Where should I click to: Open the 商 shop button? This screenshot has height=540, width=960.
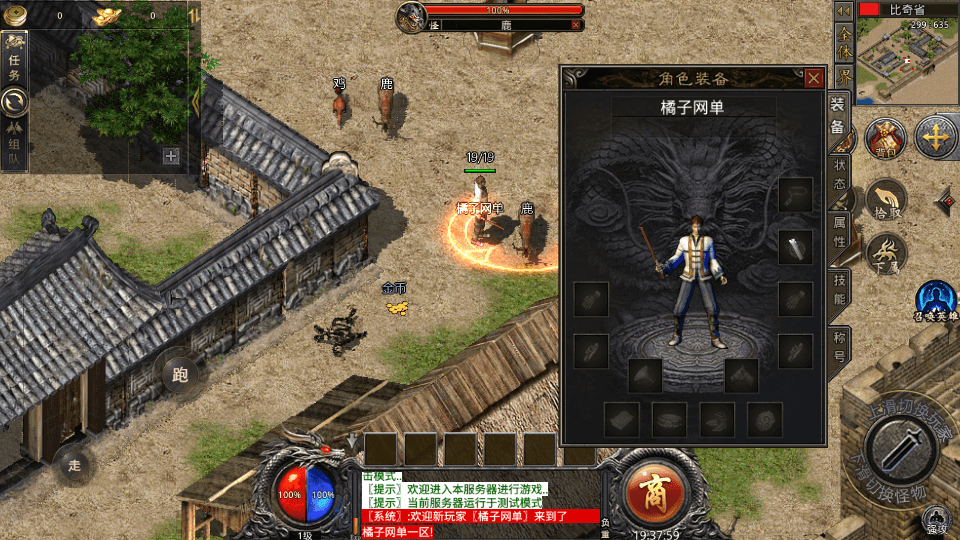[x=653, y=490]
